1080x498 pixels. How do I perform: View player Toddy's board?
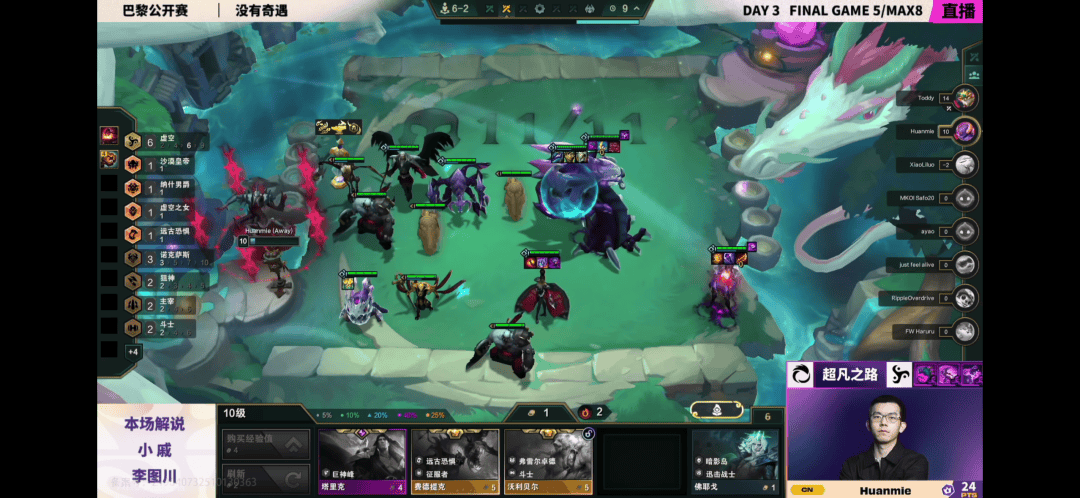coord(965,98)
